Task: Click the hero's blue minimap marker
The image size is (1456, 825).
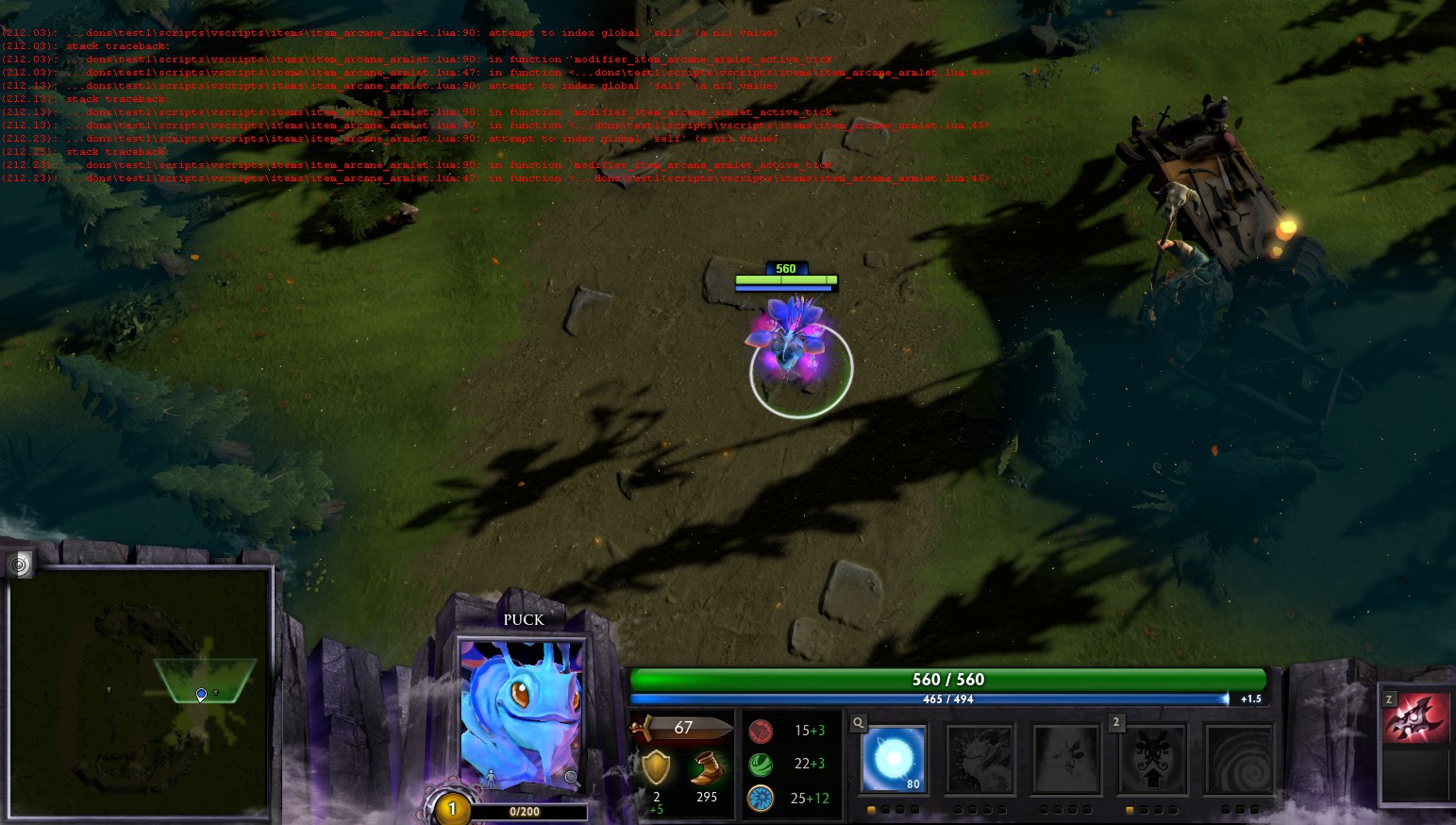Action: tap(201, 695)
